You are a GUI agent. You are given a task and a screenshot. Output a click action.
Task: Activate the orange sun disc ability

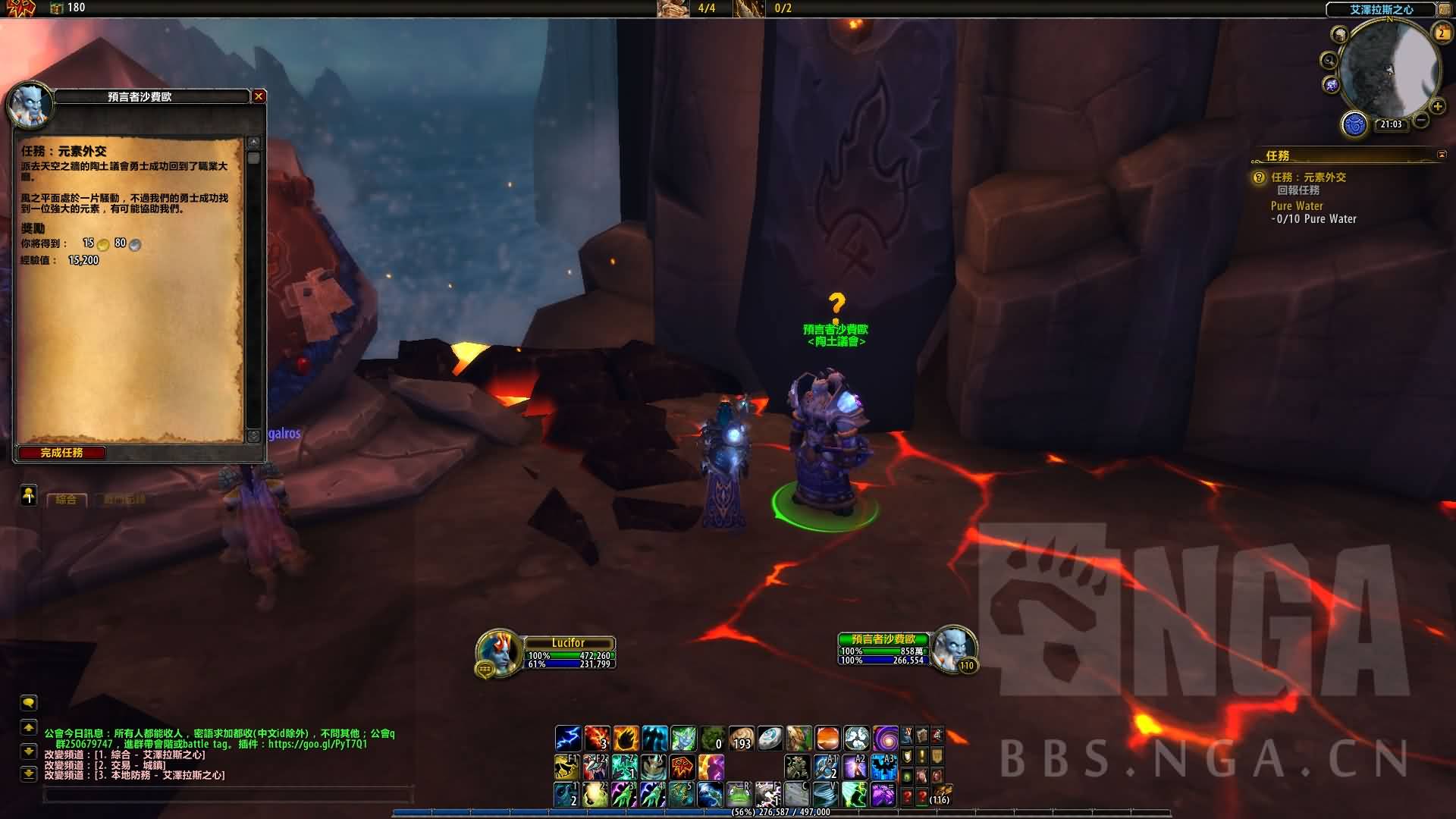[x=827, y=738]
